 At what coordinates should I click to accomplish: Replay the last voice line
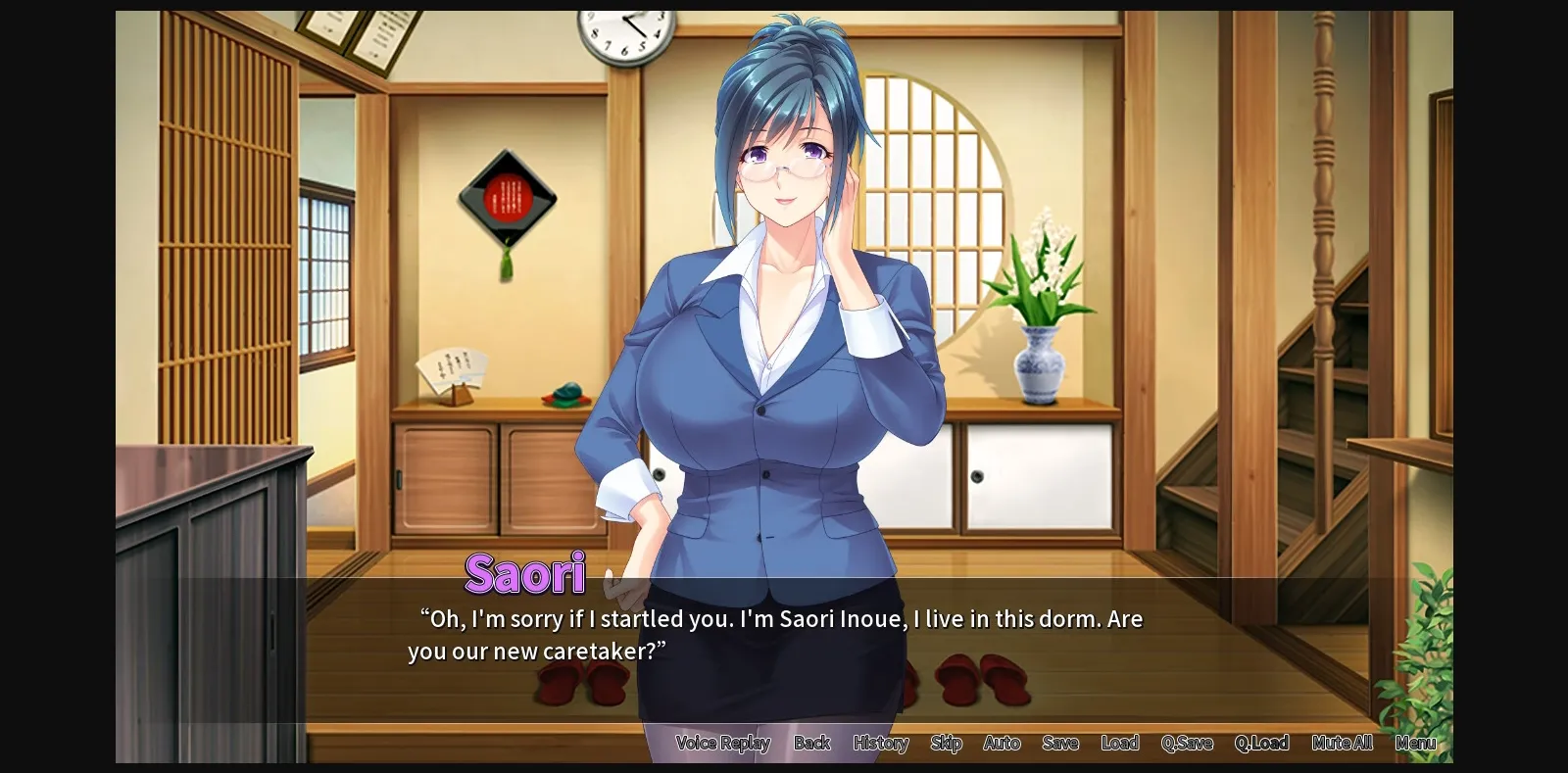(x=724, y=743)
